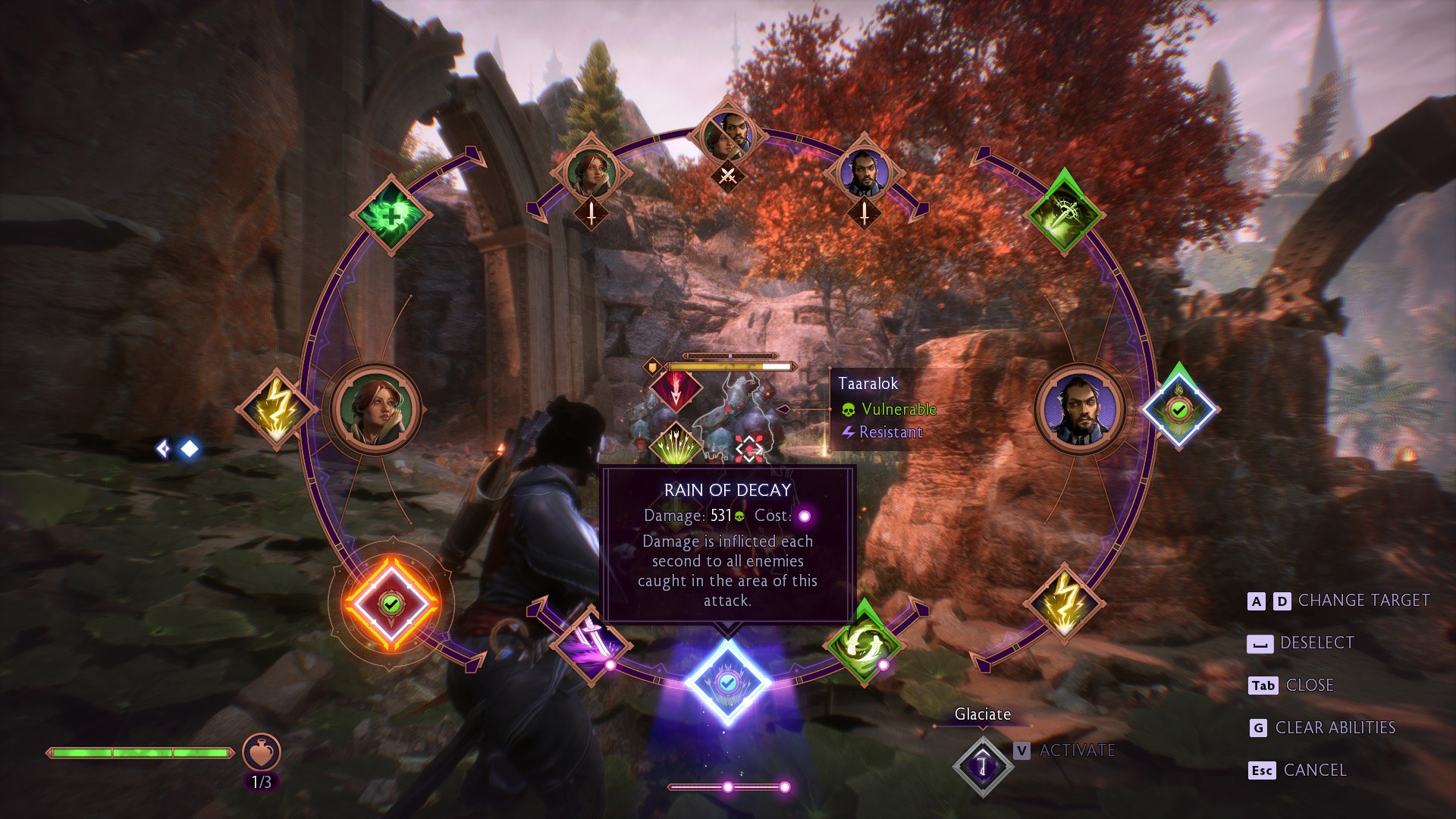Select the green healing cross ability
1456x819 pixels.
point(391,213)
